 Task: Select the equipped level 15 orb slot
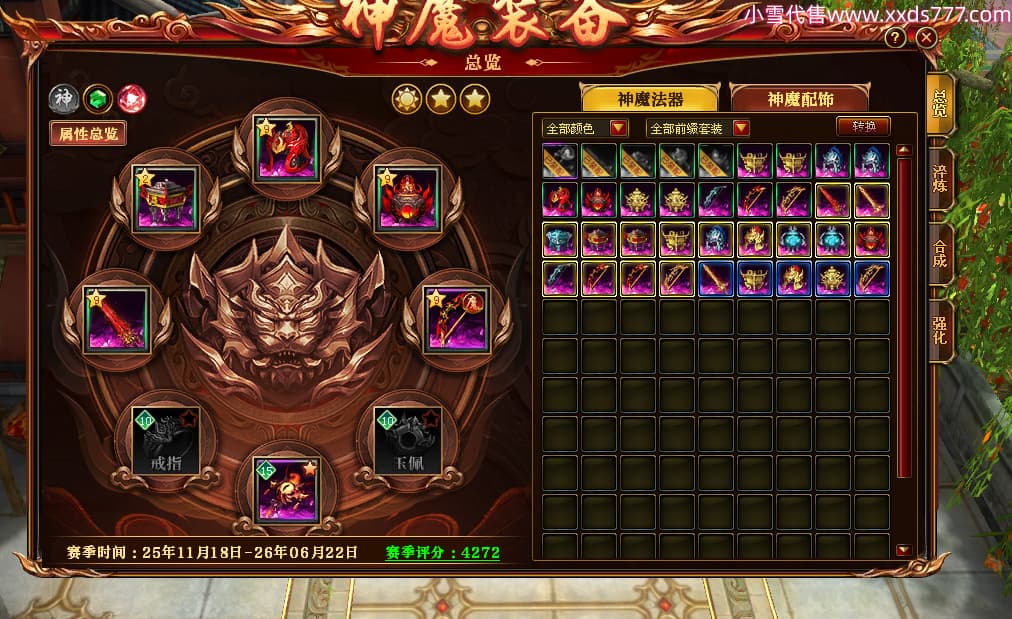288,490
